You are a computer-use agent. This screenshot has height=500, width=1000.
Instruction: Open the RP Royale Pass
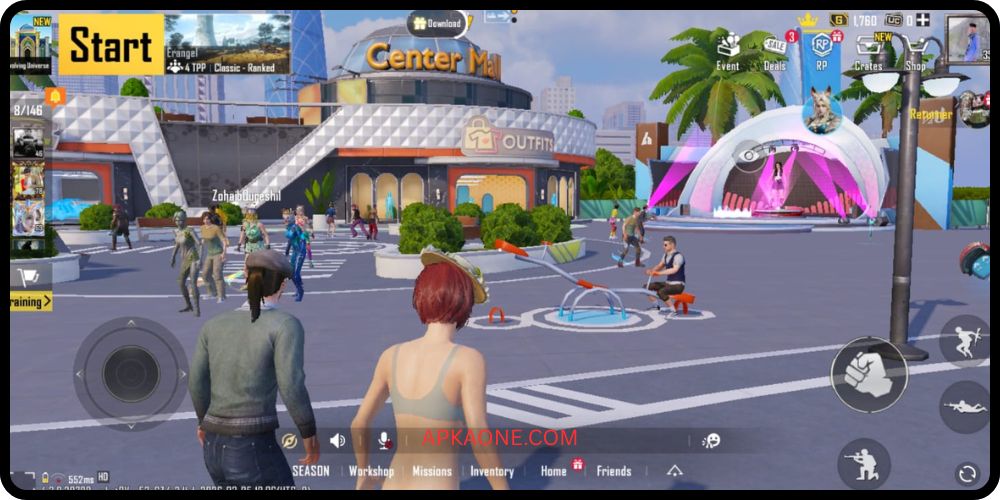[822, 50]
